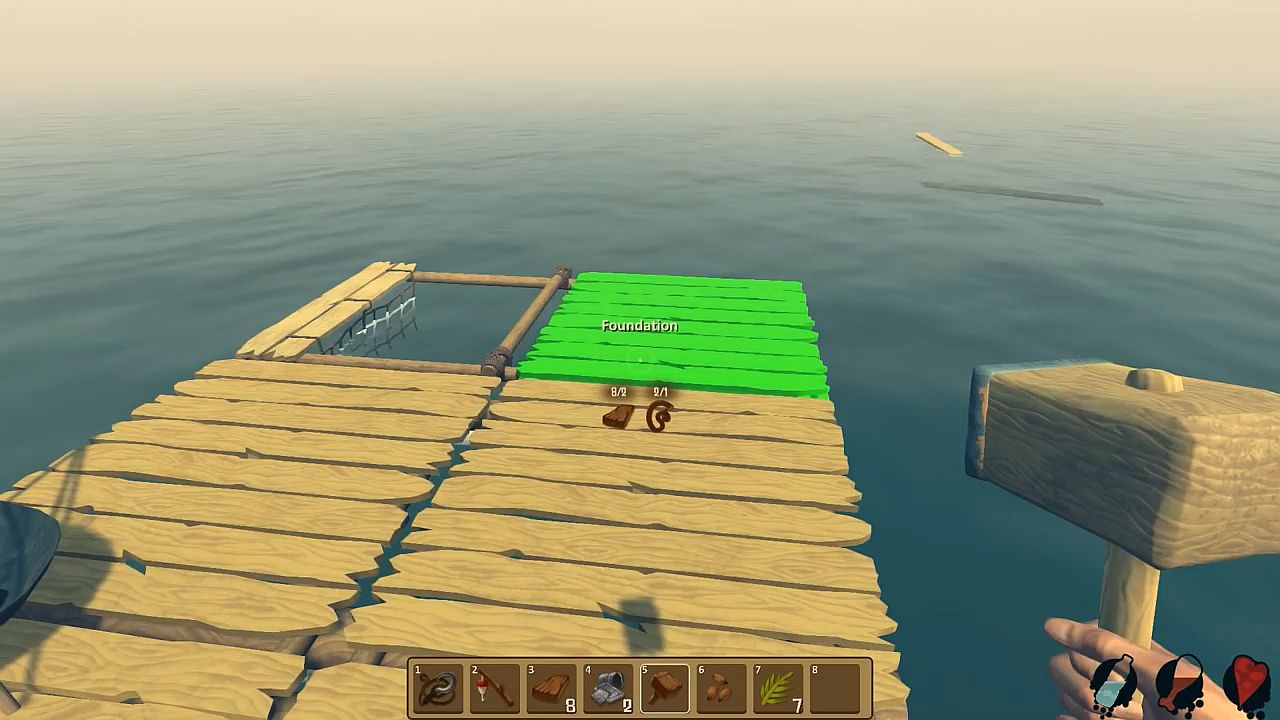This screenshot has width=1280, height=720.
Task: Select the wooden plank stack
Action: [552, 688]
